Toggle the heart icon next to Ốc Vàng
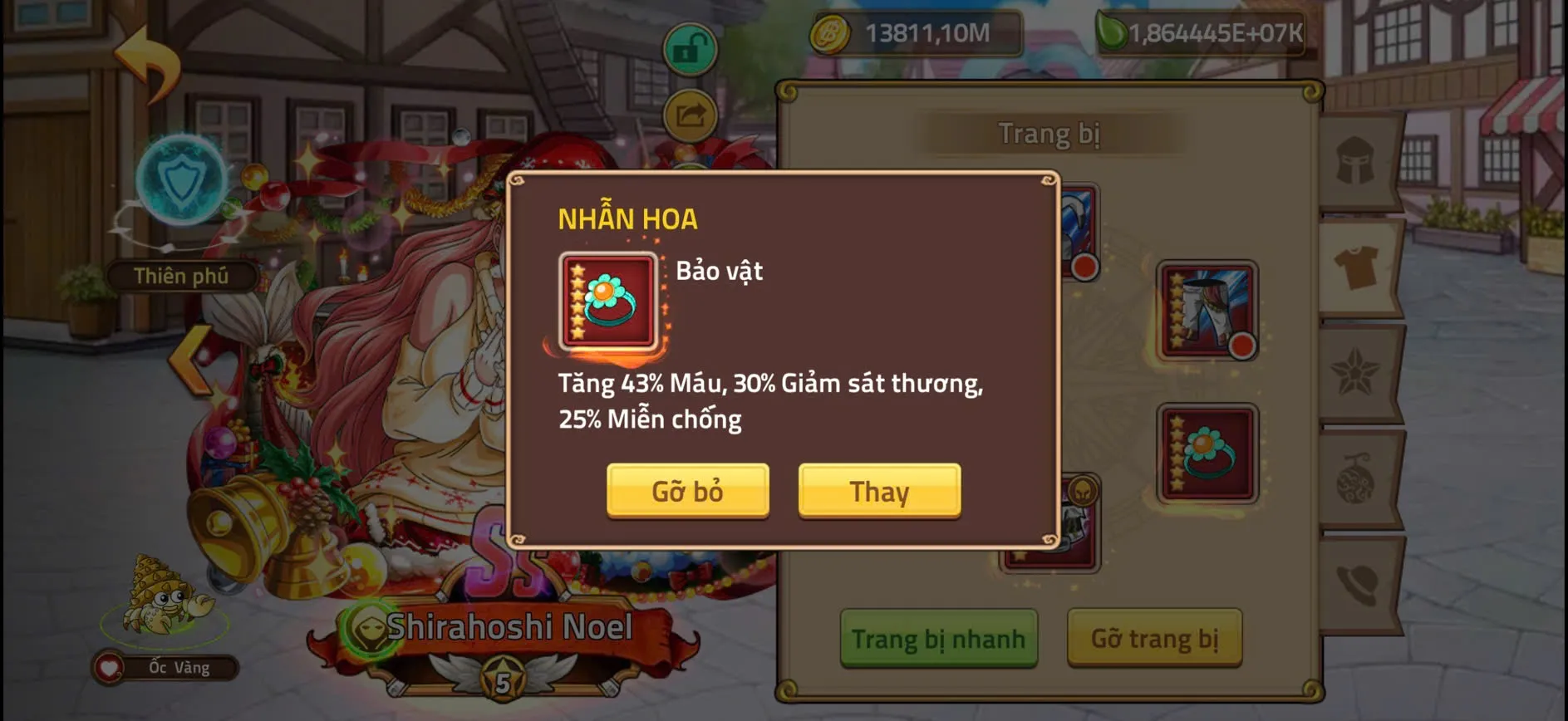 pos(109,665)
